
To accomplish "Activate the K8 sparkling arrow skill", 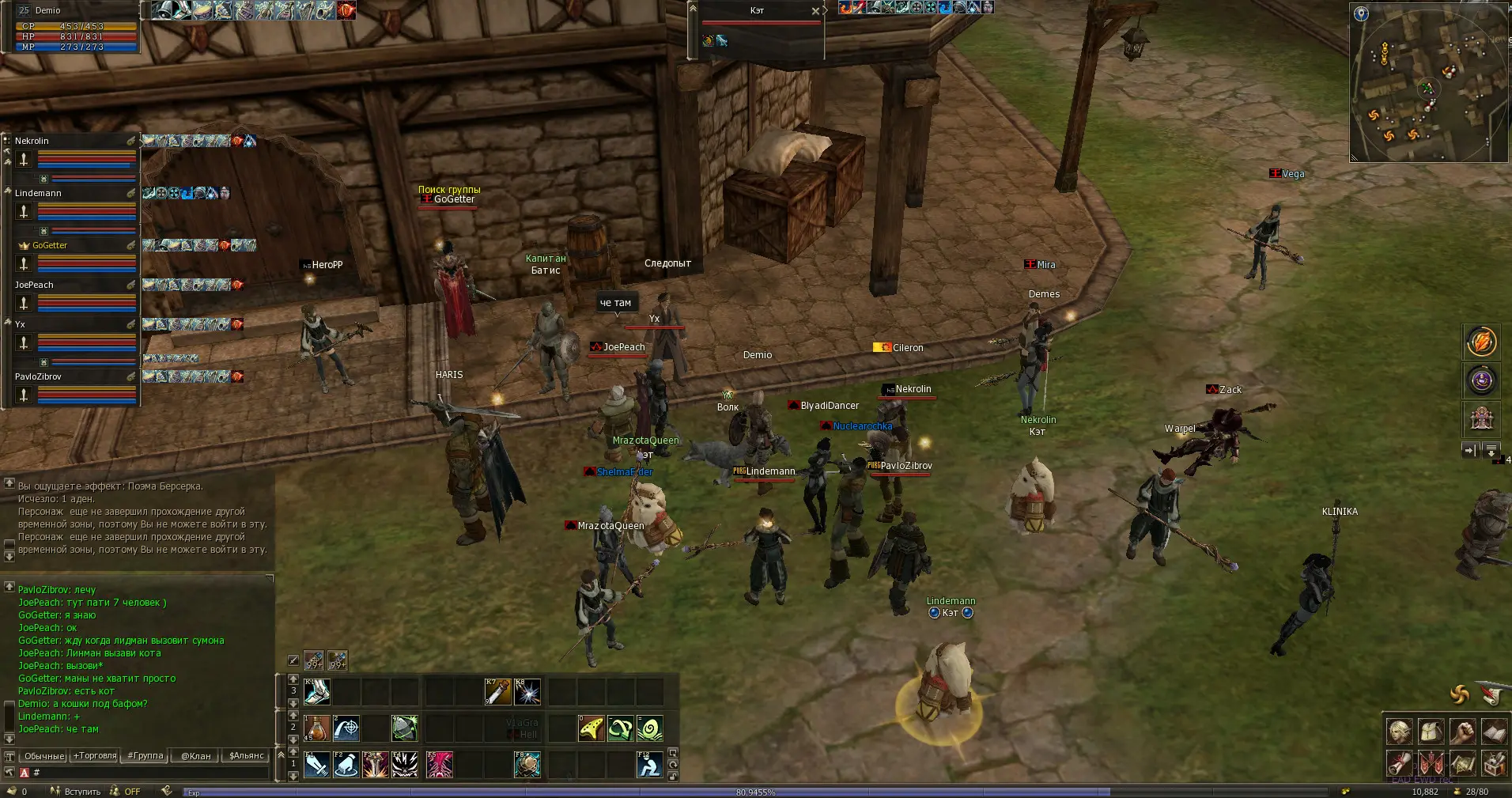I will pos(527,692).
